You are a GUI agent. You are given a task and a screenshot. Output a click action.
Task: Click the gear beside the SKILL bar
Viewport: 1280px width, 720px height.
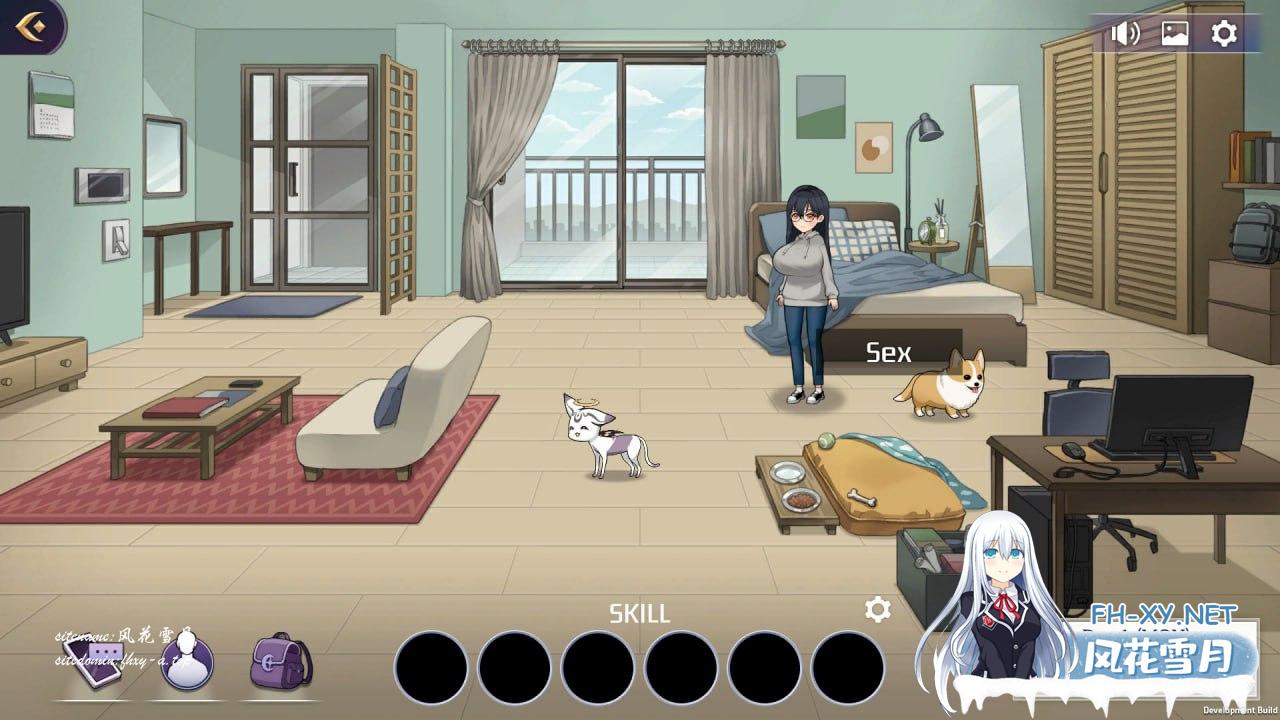877,610
